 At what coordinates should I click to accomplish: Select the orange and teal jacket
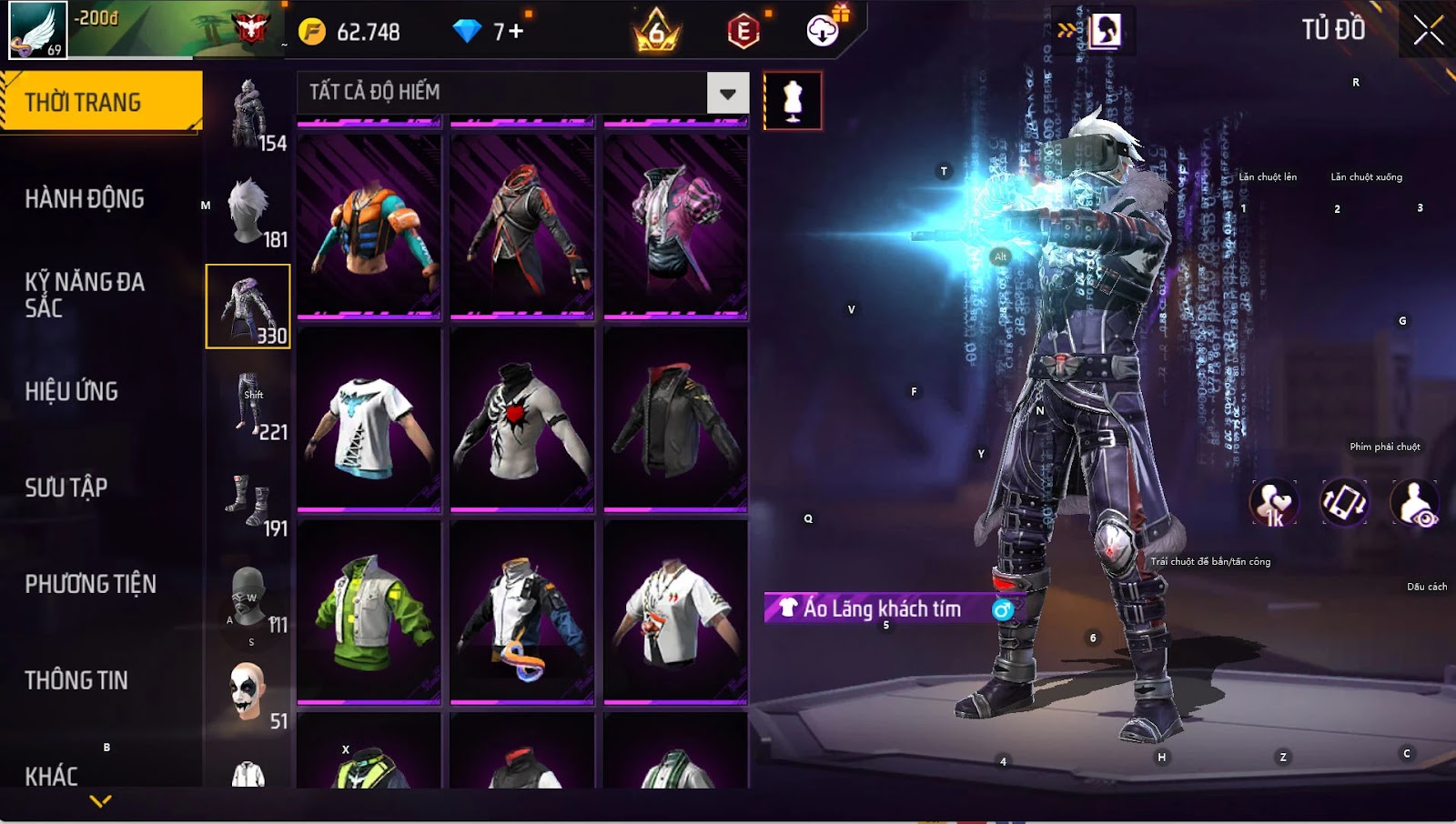pyautogui.click(x=369, y=226)
